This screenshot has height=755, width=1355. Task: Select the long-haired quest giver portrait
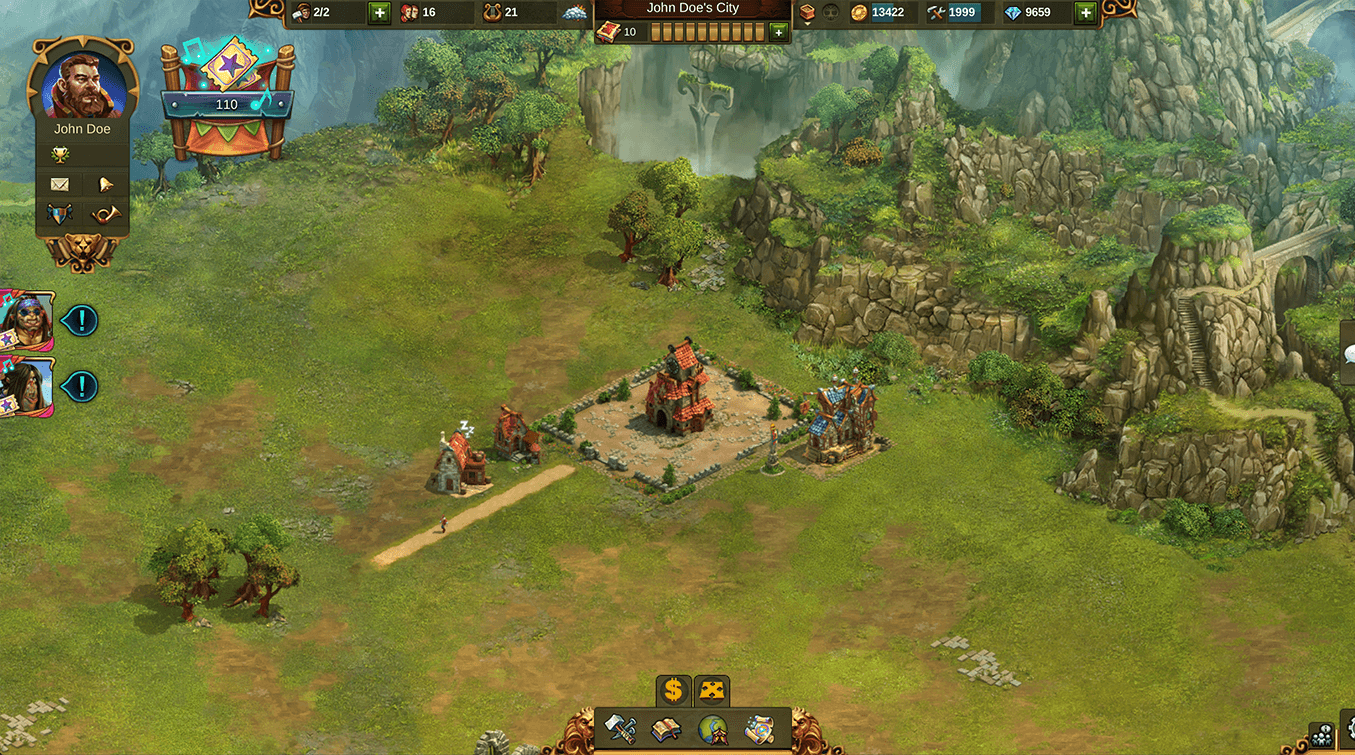[25, 386]
